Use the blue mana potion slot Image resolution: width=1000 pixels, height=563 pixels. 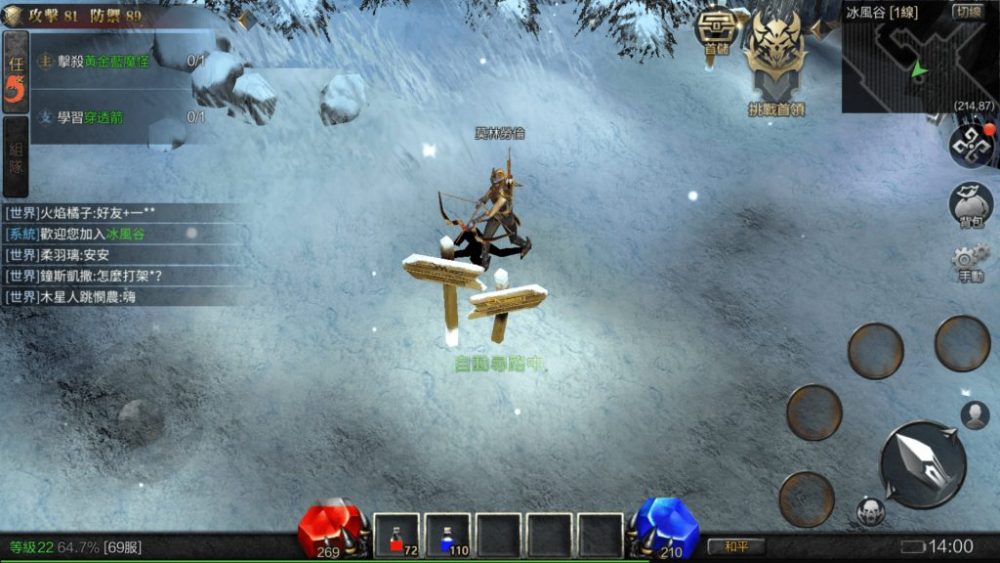[x=448, y=535]
